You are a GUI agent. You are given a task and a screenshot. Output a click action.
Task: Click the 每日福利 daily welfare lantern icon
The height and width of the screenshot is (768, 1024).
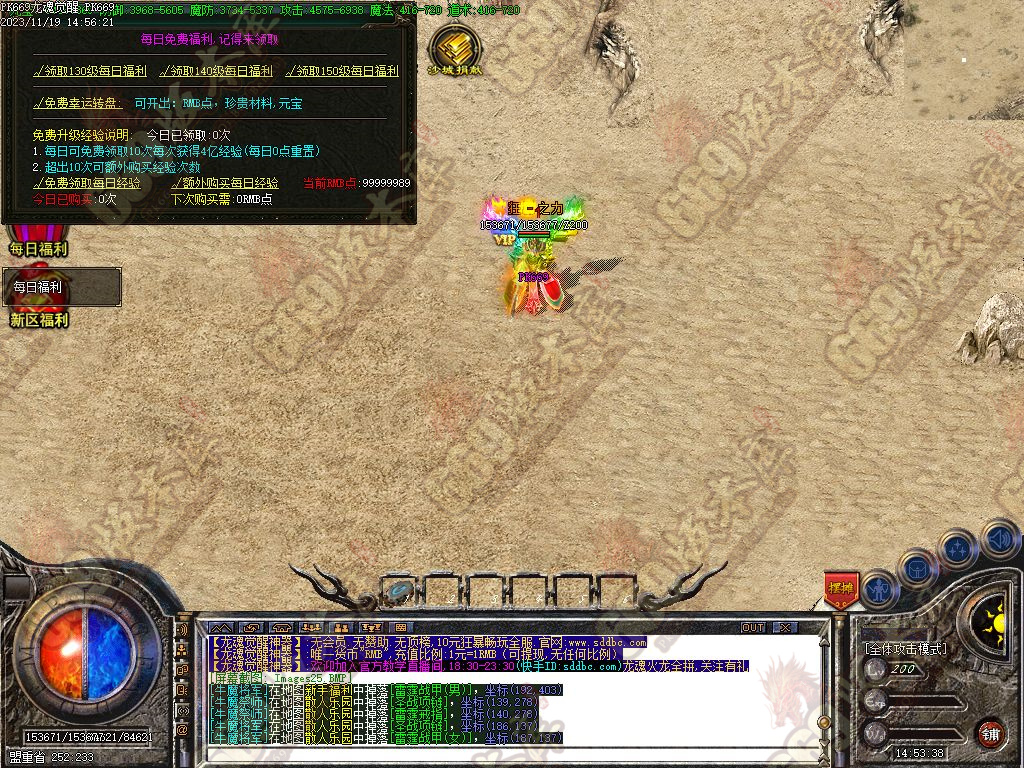pyautogui.click(x=38, y=241)
